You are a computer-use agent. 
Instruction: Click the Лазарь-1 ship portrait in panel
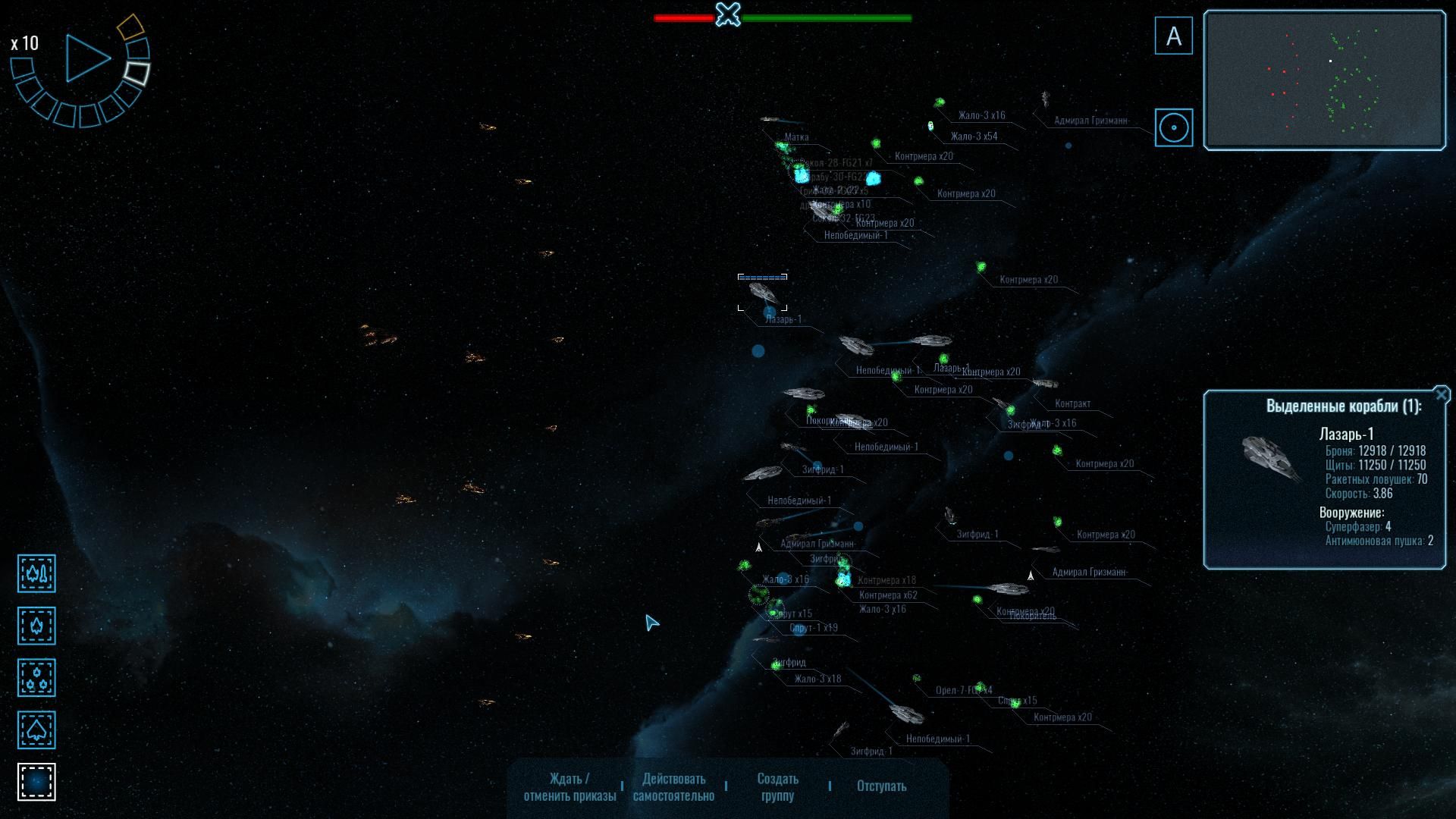[x=1272, y=458]
